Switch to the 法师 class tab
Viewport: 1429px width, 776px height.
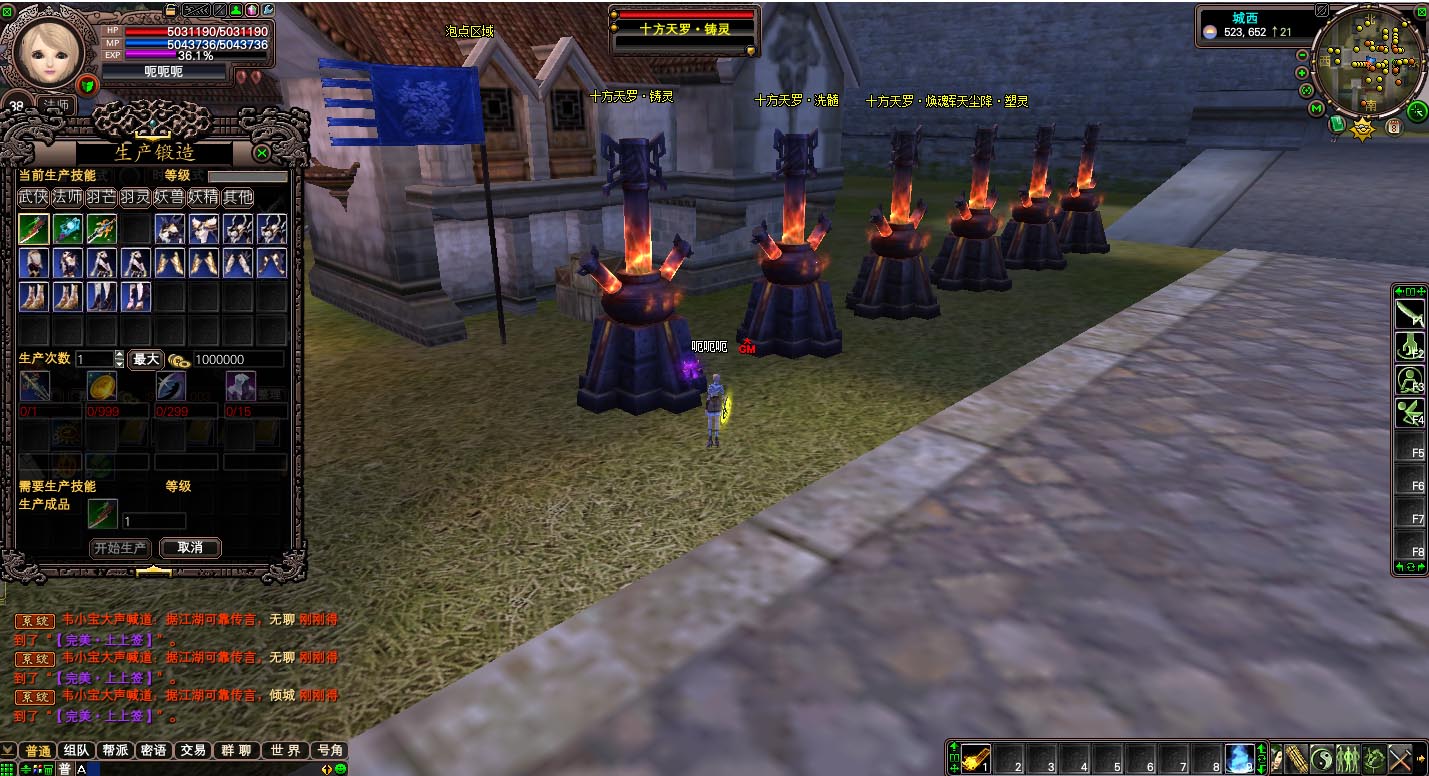pyautogui.click(x=68, y=197)
